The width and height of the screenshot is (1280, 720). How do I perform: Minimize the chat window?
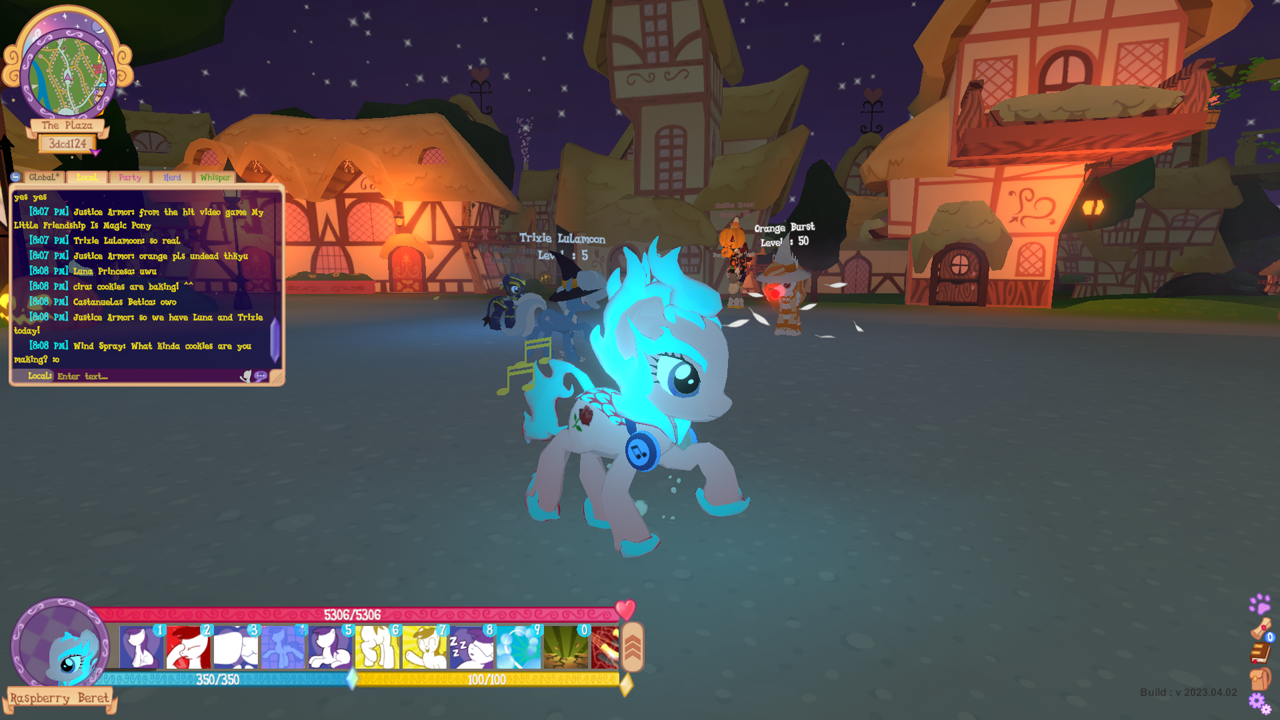pyautogui.click(x=16, y=177)
